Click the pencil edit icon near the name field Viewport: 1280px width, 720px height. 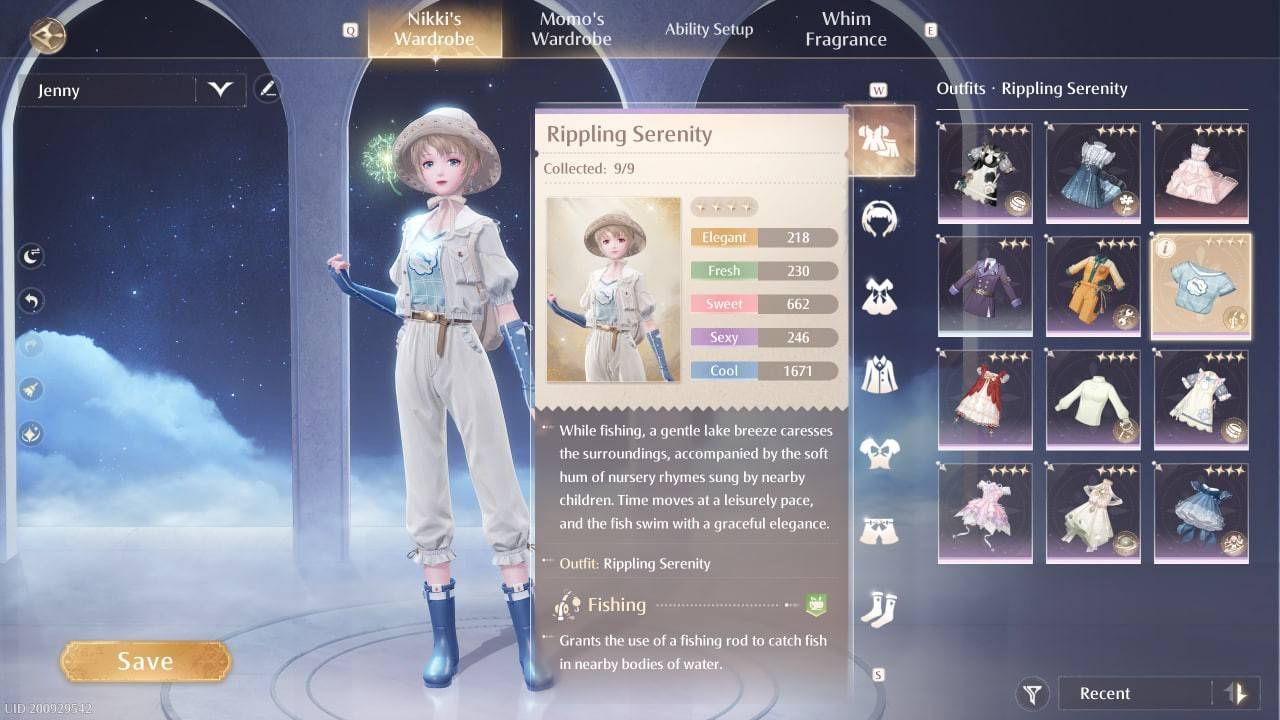coord(267,89)
